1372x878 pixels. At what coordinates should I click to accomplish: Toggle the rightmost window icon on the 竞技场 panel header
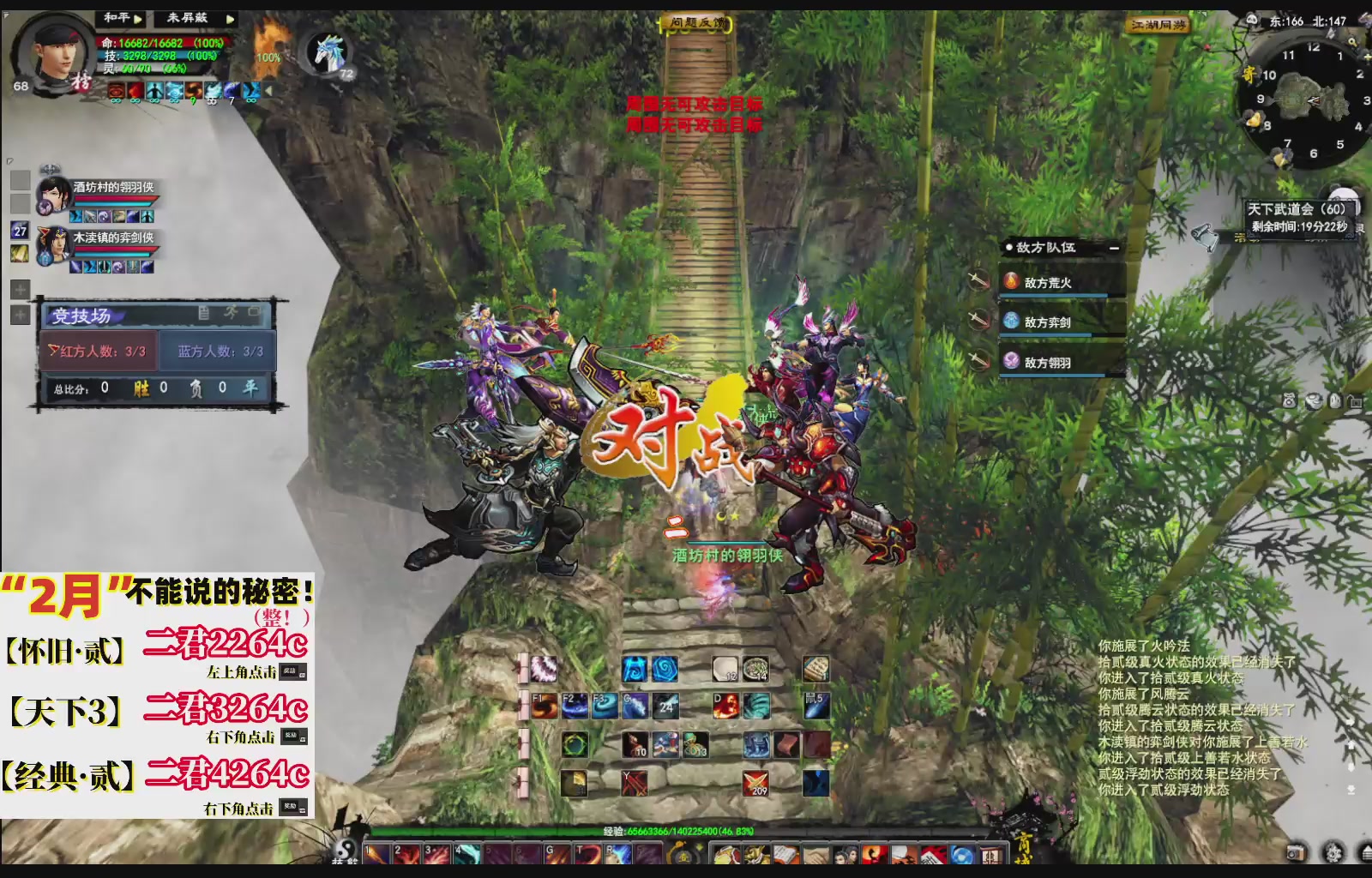(255, 311)
